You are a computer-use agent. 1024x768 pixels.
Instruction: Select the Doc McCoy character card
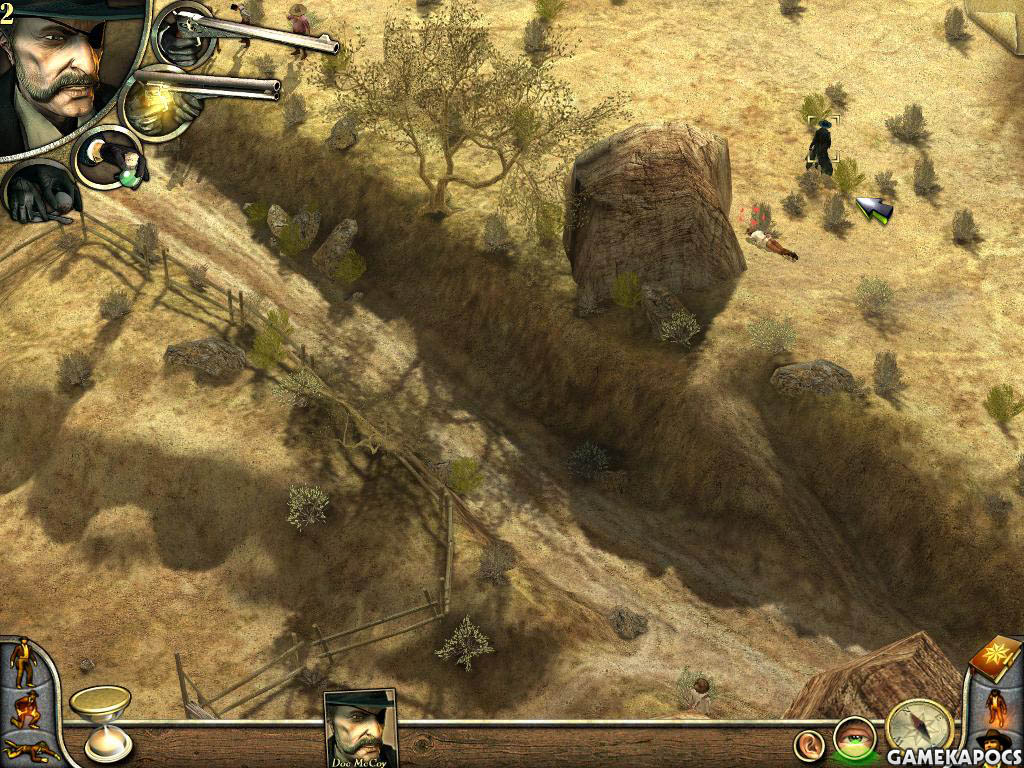pos(361,727)
